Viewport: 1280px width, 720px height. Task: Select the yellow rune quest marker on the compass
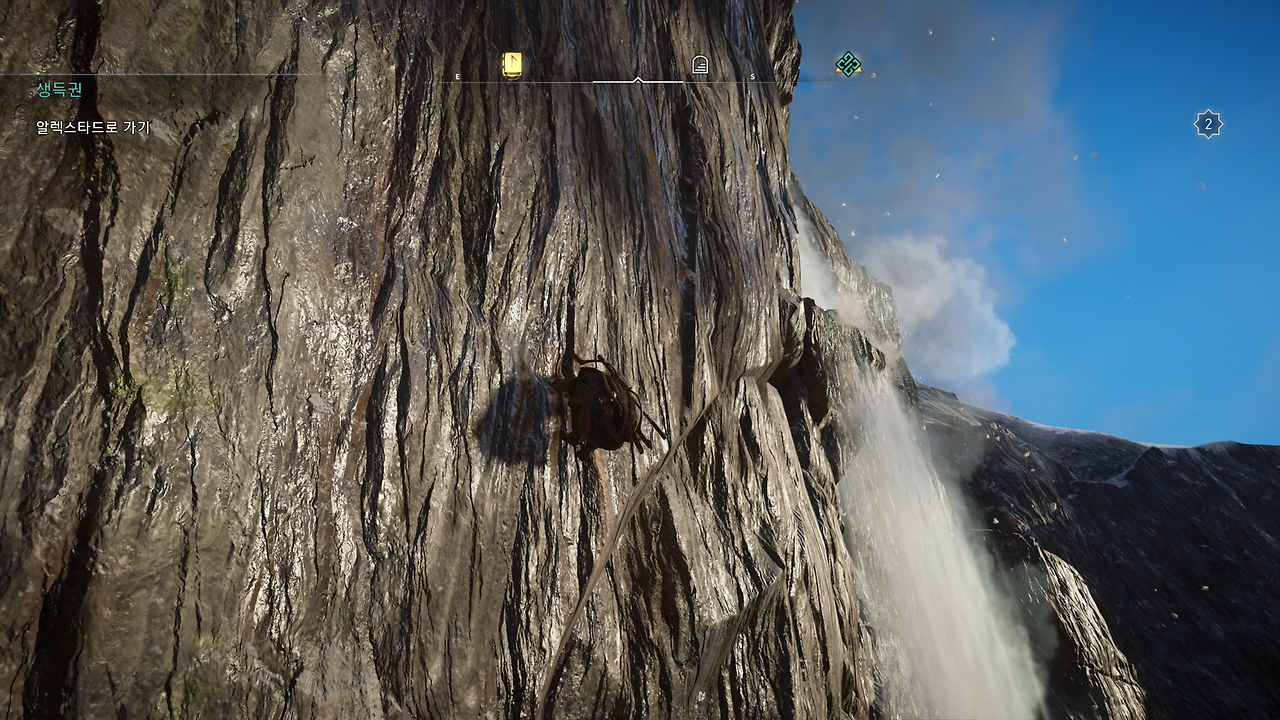point(510,62)
